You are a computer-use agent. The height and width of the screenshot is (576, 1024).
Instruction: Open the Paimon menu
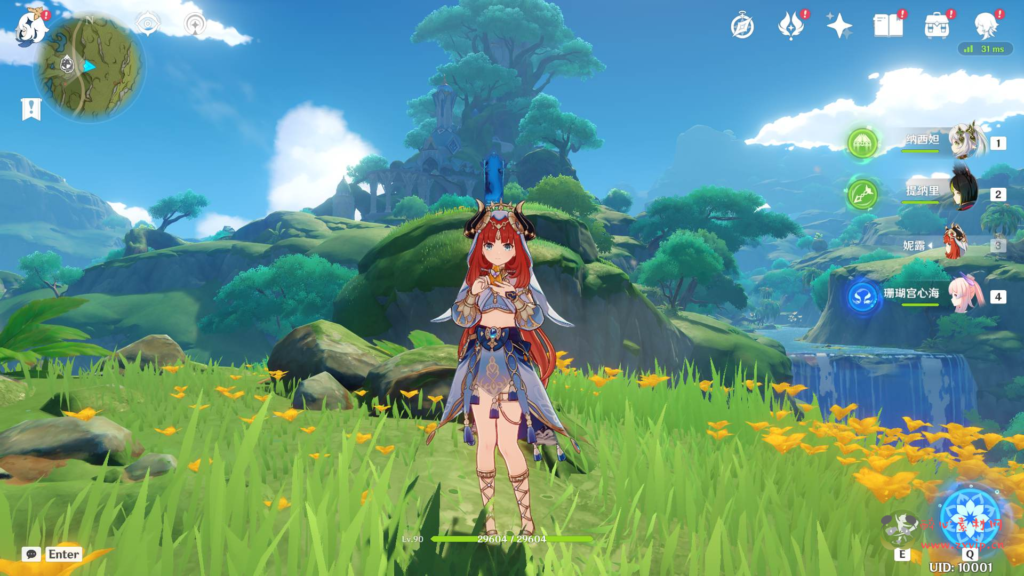[32, 27]
